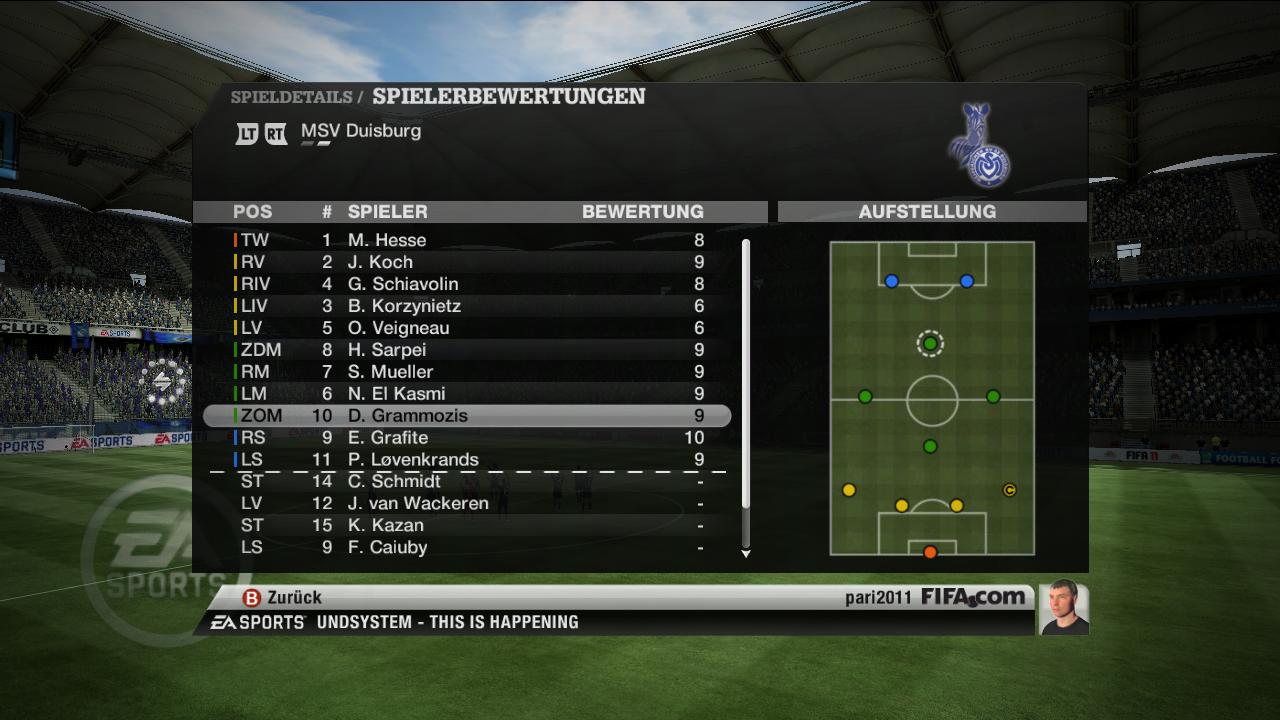
Task: Choose H. Sarpei player entry
Action: pos(467,350)
